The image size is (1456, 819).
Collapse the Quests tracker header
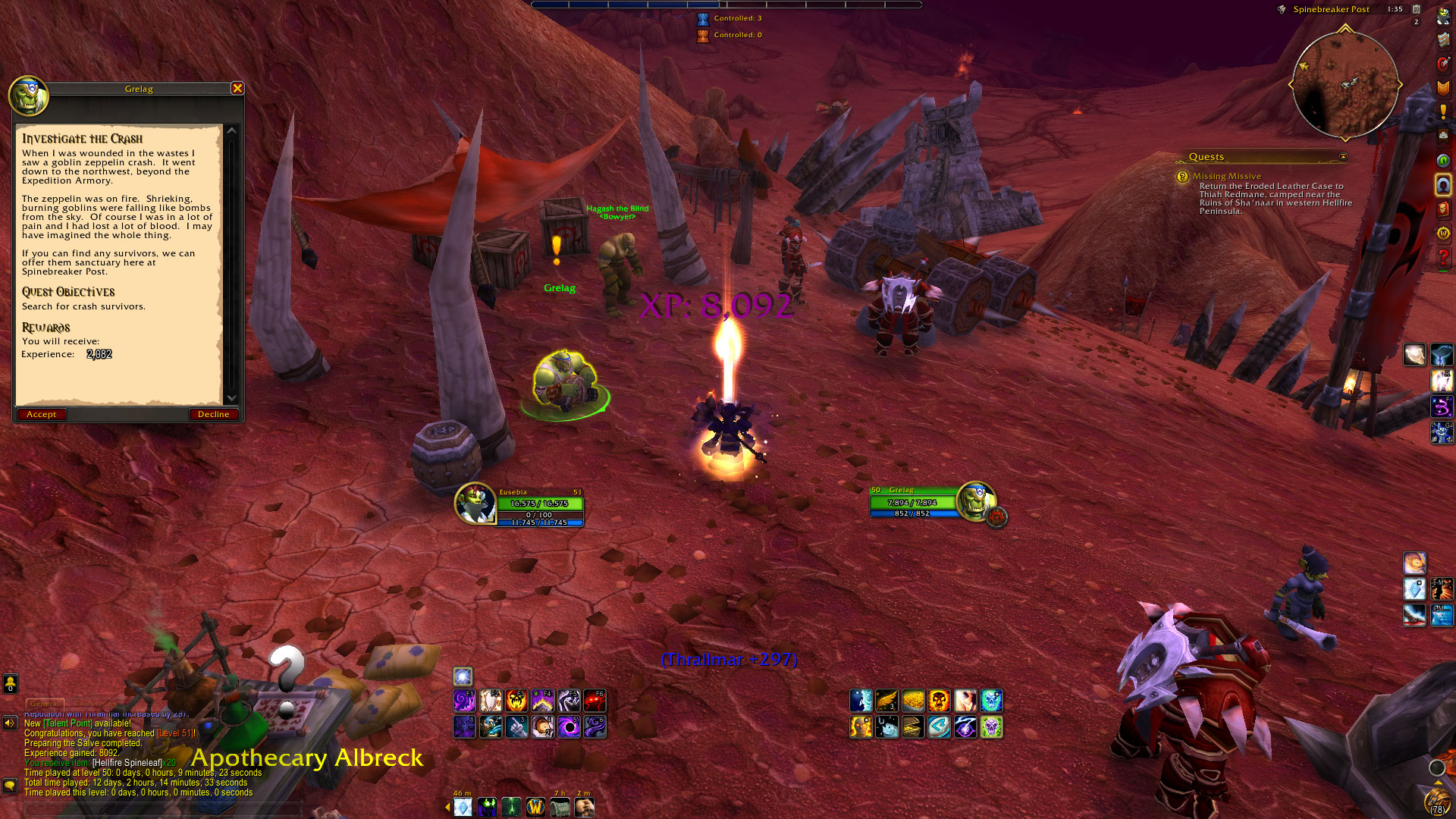coord(1343,157)
